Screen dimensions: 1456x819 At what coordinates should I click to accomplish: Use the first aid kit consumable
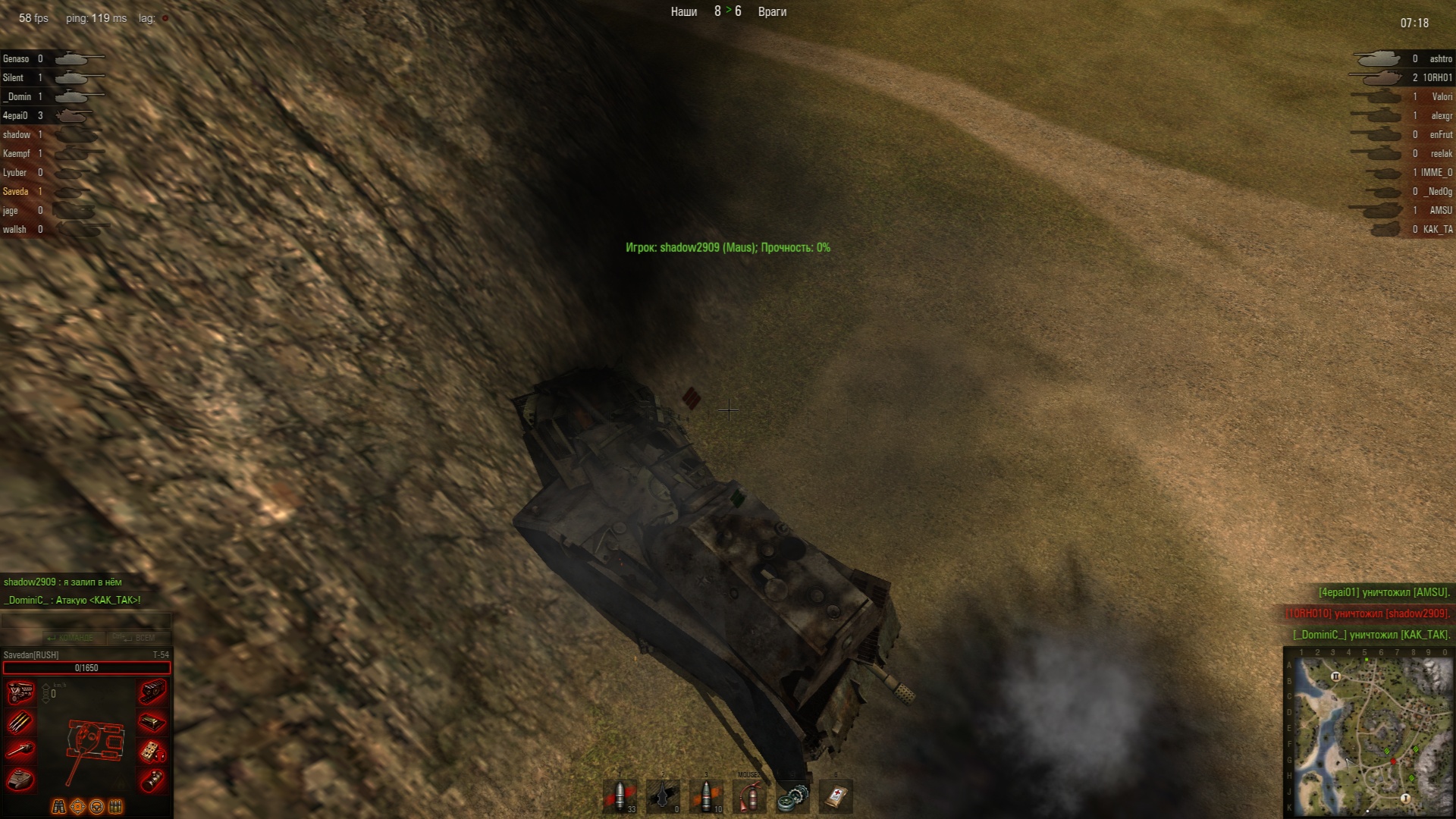coord(836,797)
